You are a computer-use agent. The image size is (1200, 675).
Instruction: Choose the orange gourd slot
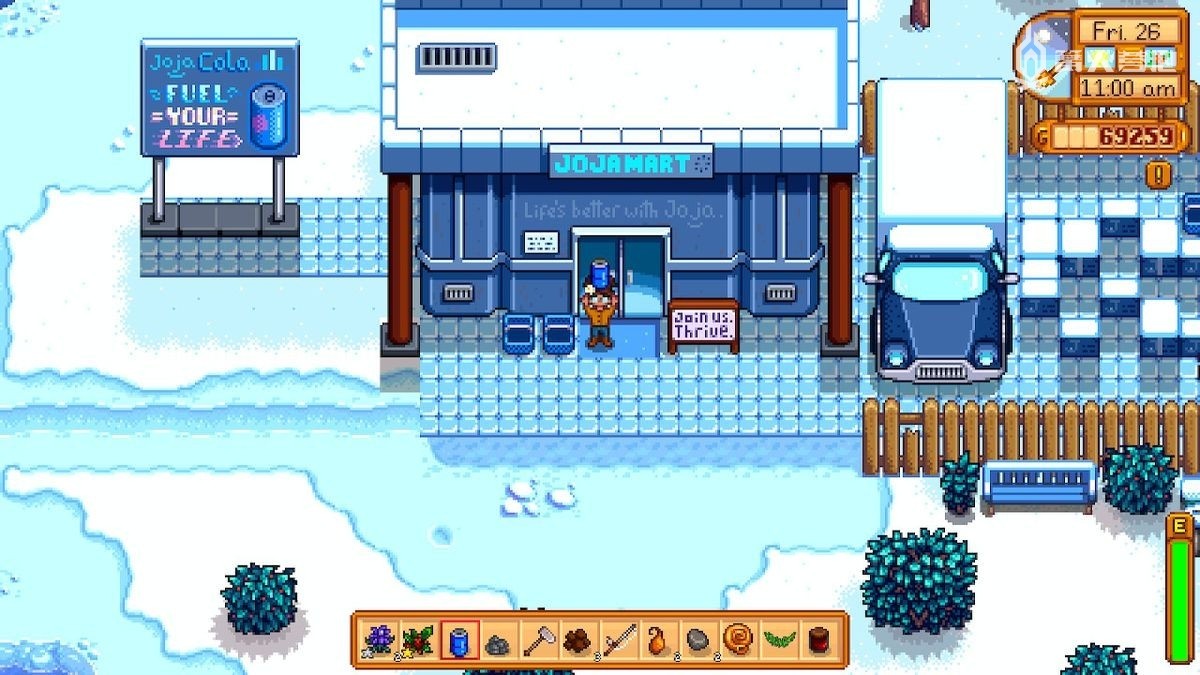point(658,639)
